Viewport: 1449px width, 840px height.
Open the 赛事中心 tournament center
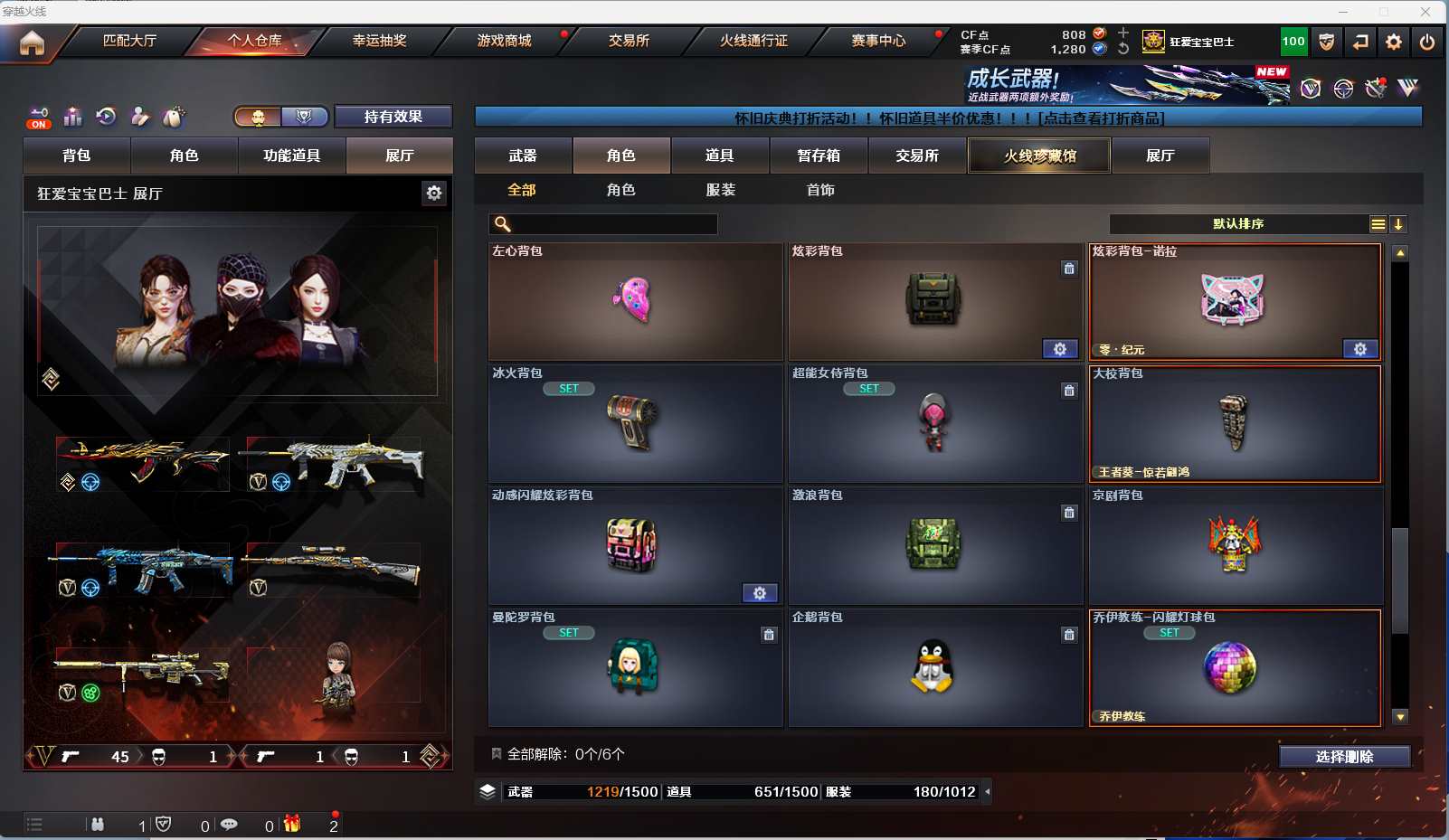(x=878, y=41)
